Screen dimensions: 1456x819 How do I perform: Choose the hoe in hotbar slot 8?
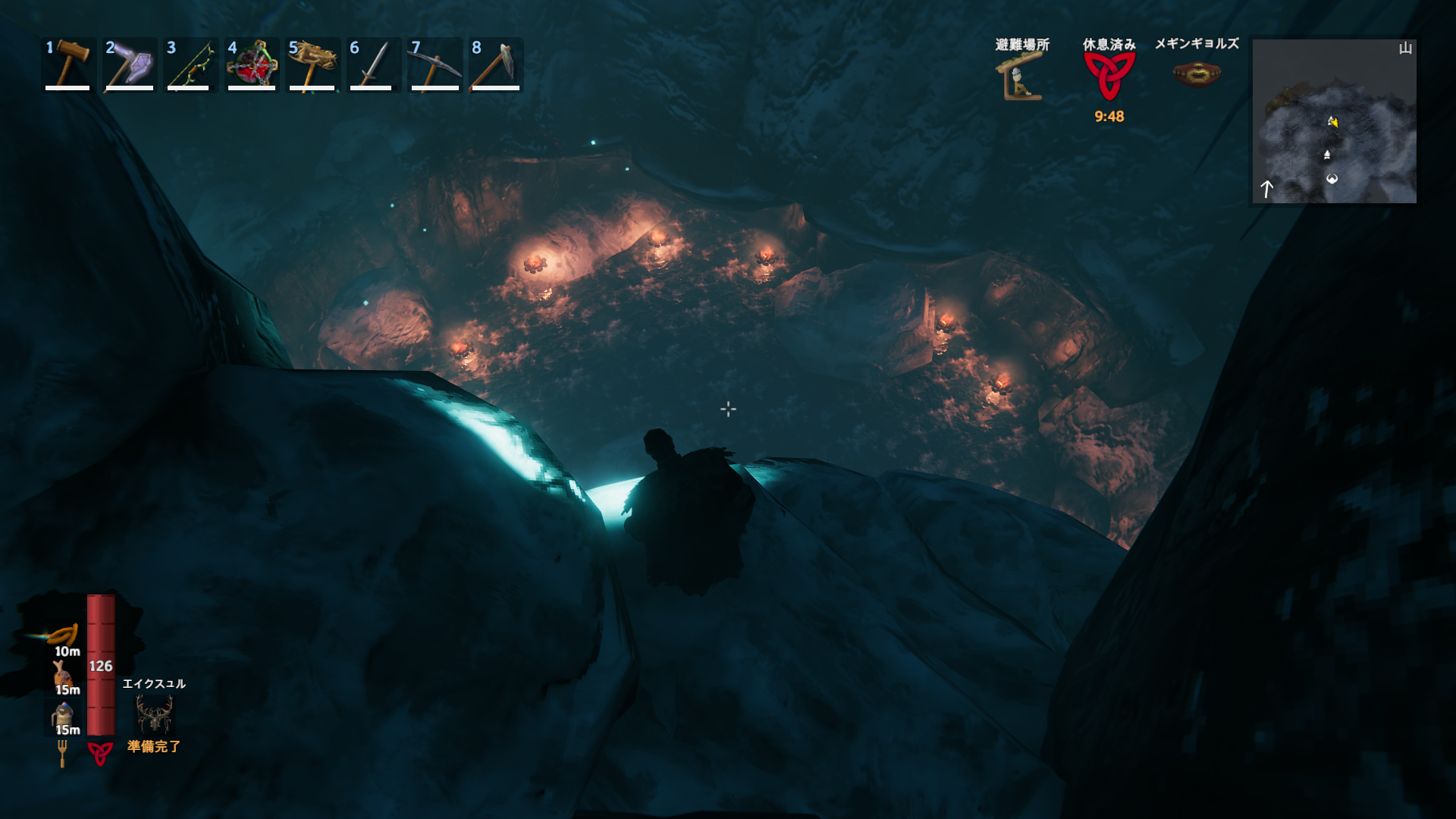tap(494, 65)
